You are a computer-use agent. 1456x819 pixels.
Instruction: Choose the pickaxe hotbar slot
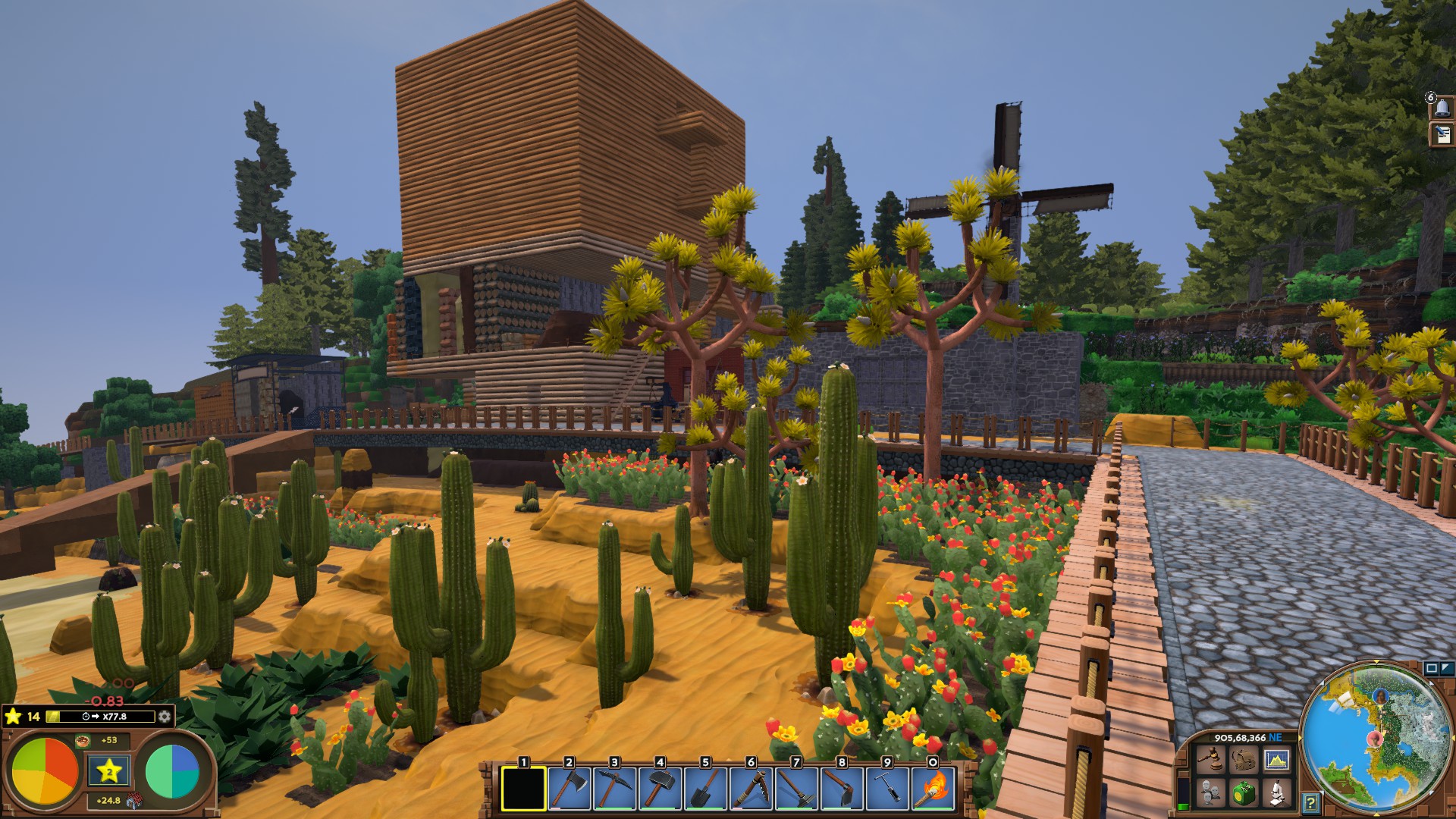[x=614, y=789]
